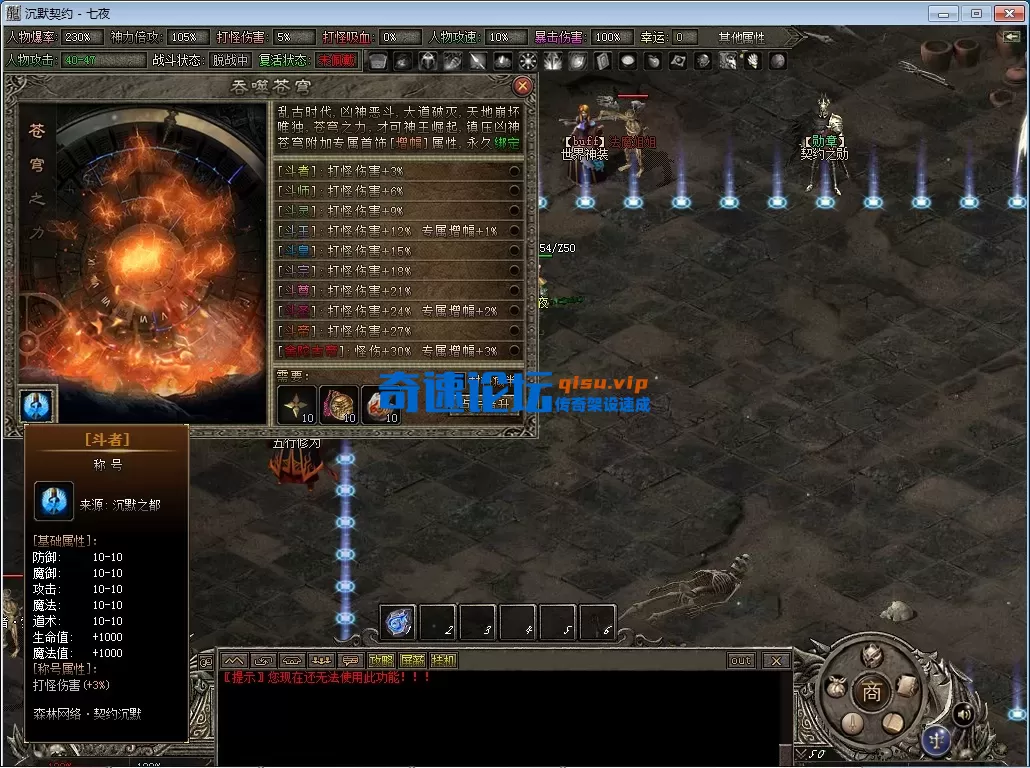Use the blue skill in hotbar slot 1
1030x768 pixels.
click(x=399, y=623)
